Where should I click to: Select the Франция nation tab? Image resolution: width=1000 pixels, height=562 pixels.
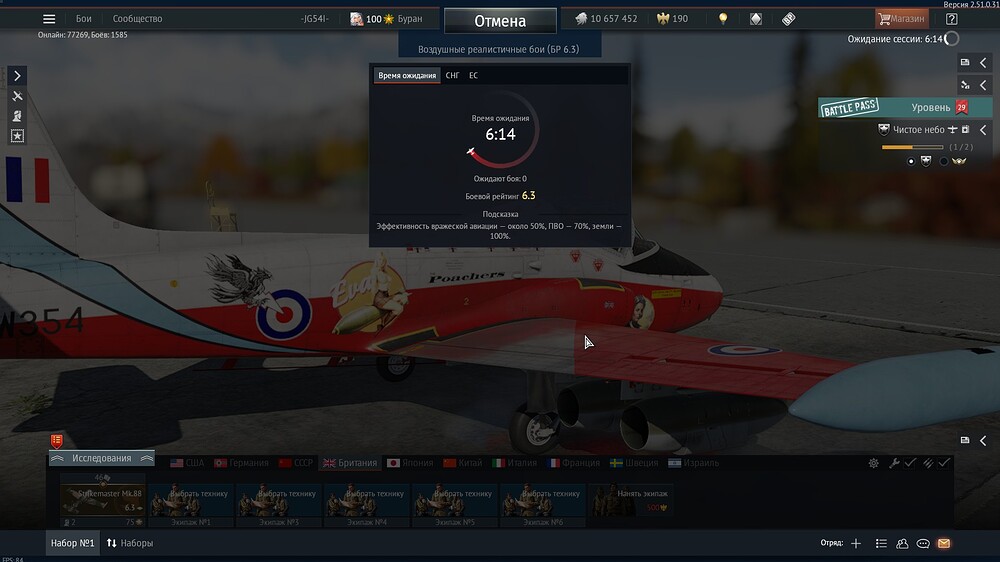pyautogui.click(x=573, y=463)
